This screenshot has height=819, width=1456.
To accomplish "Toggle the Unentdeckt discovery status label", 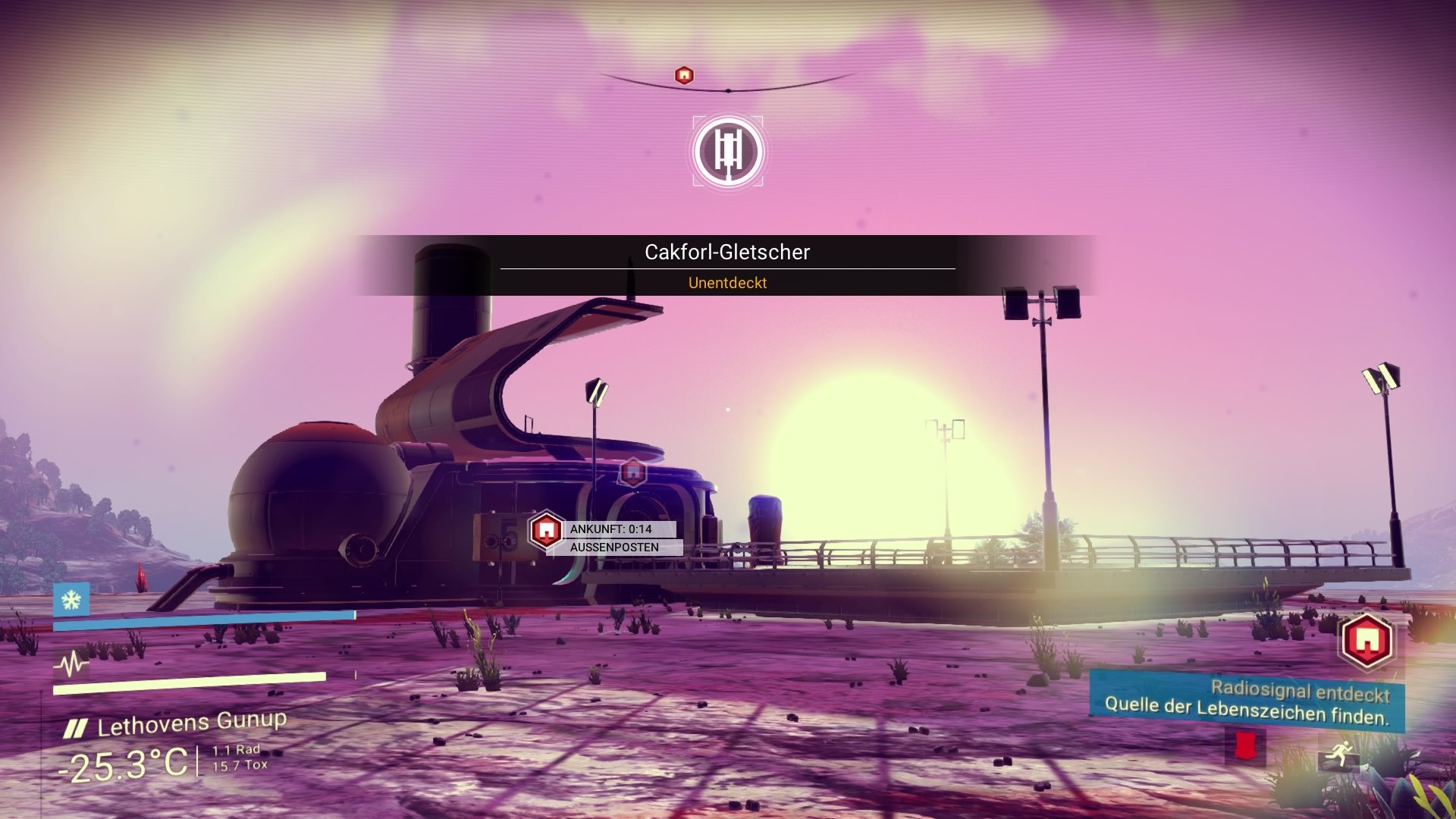I will tap(726, 283).
